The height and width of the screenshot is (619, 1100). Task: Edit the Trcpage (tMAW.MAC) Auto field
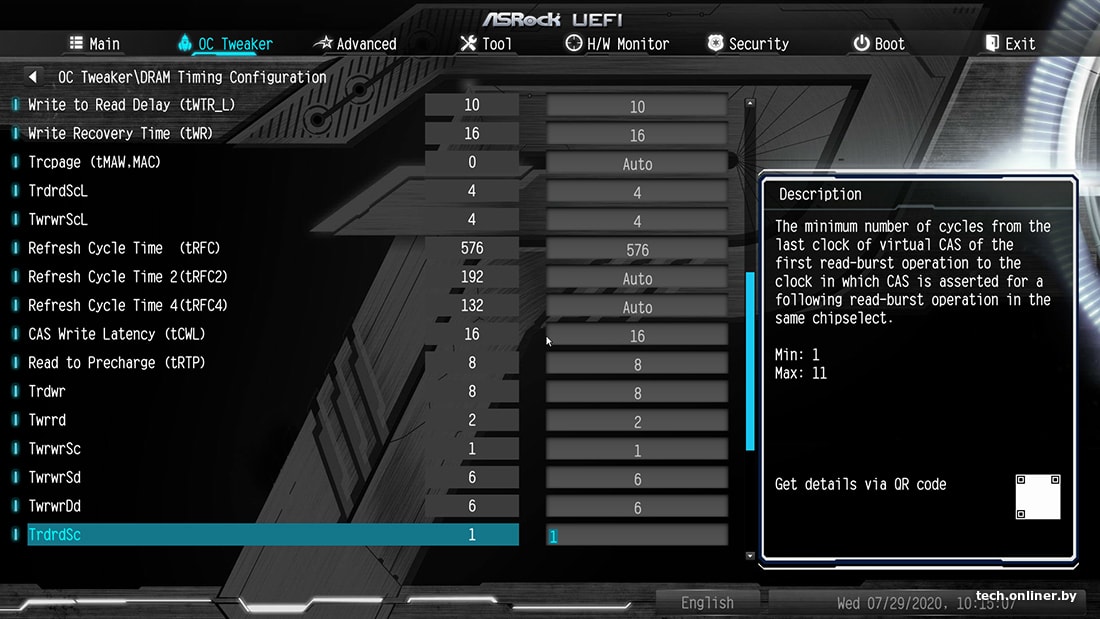click(x=637, y=164)
